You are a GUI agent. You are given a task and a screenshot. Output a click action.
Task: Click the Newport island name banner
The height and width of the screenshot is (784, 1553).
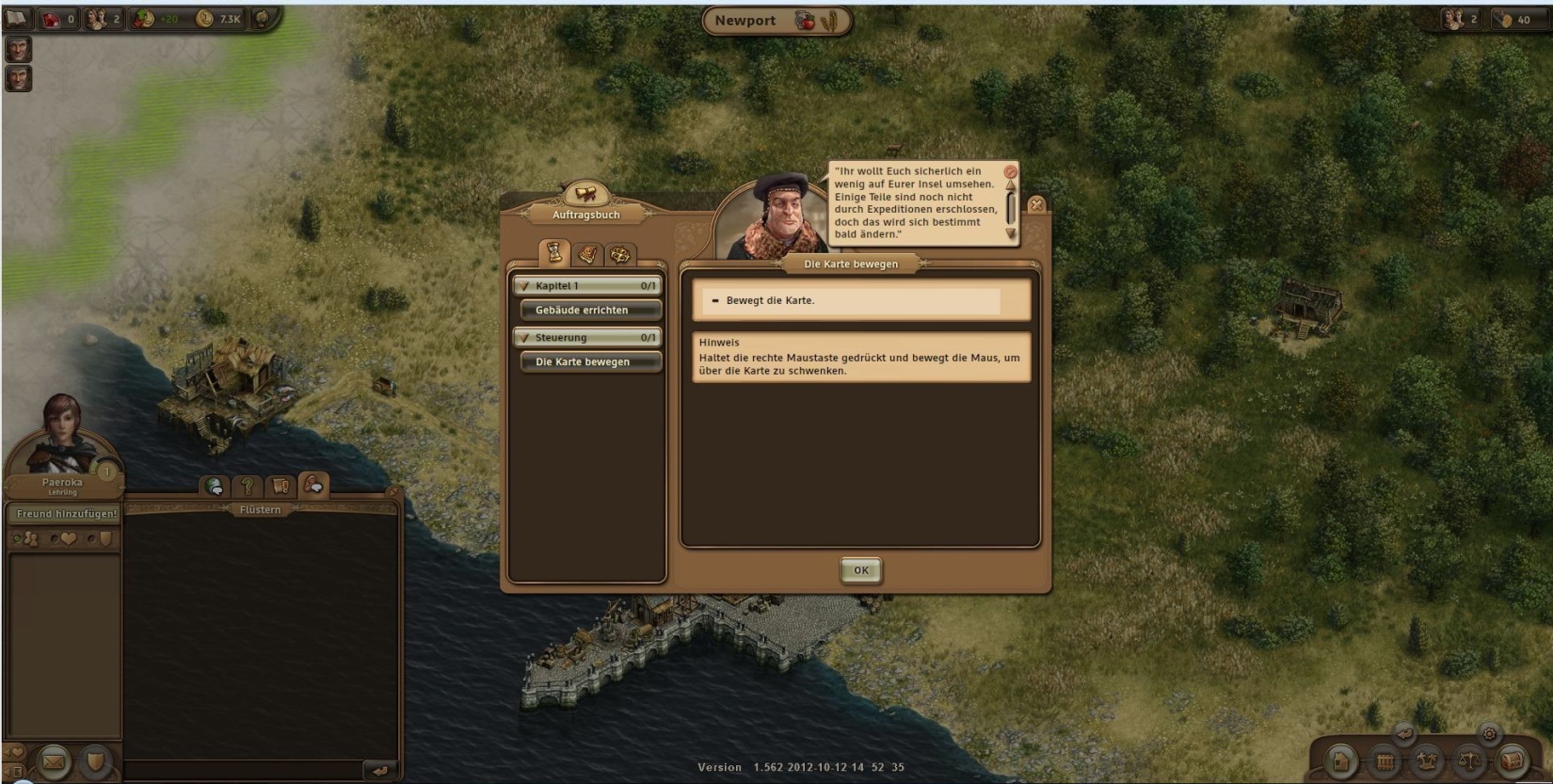click(745, 21)
